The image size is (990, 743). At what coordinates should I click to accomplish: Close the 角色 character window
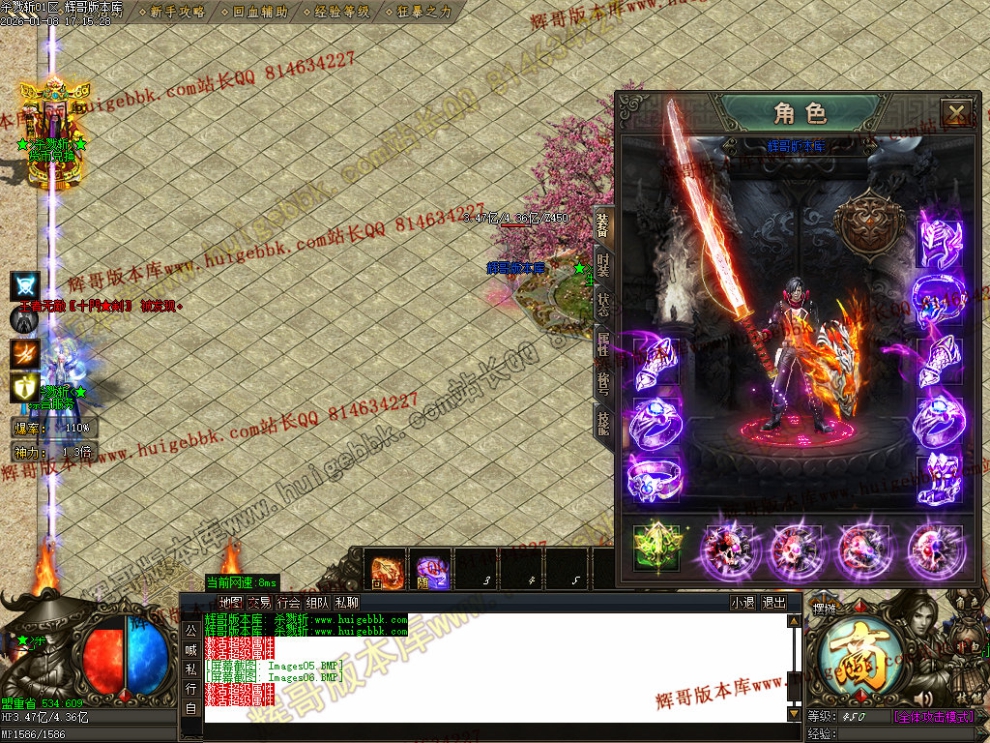click(x=957, y=112)
